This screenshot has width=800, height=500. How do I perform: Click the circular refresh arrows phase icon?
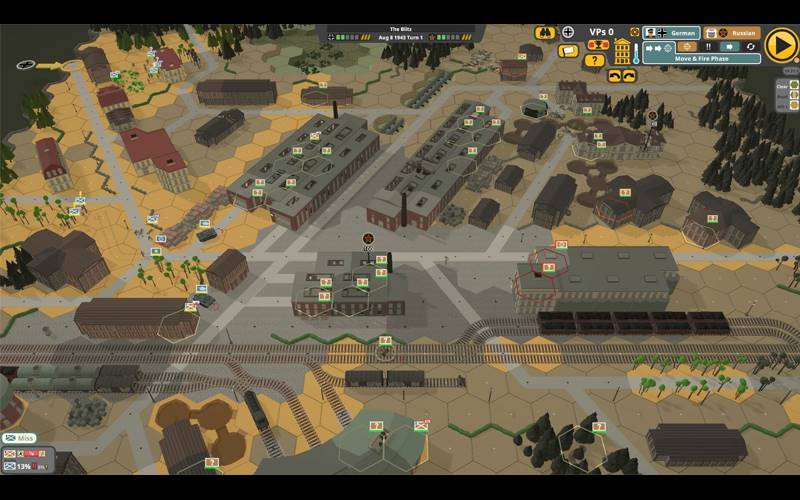pos(752,46)
